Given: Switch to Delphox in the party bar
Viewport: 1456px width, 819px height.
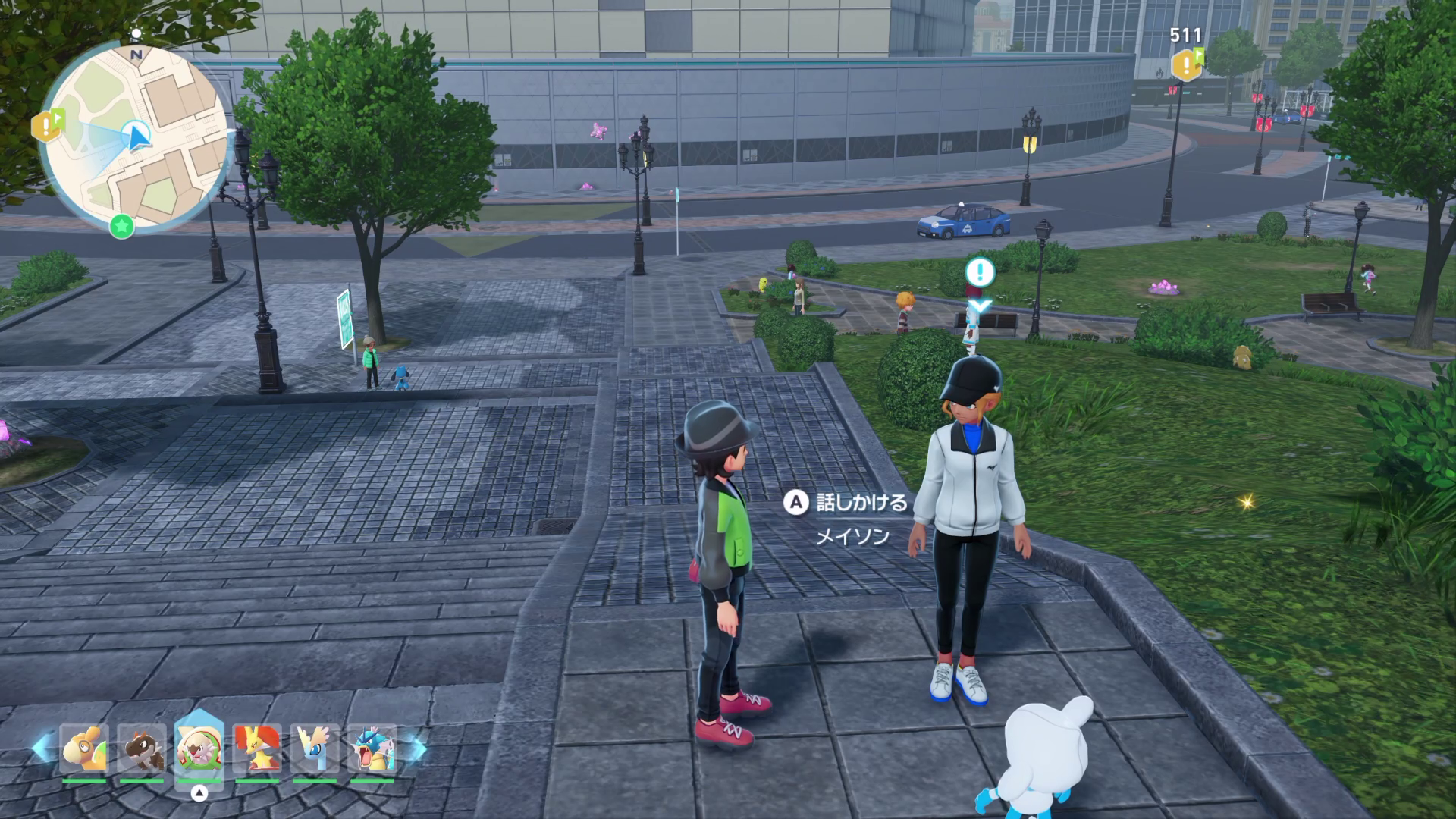Looking at the screenshot, I should (256, 749).
